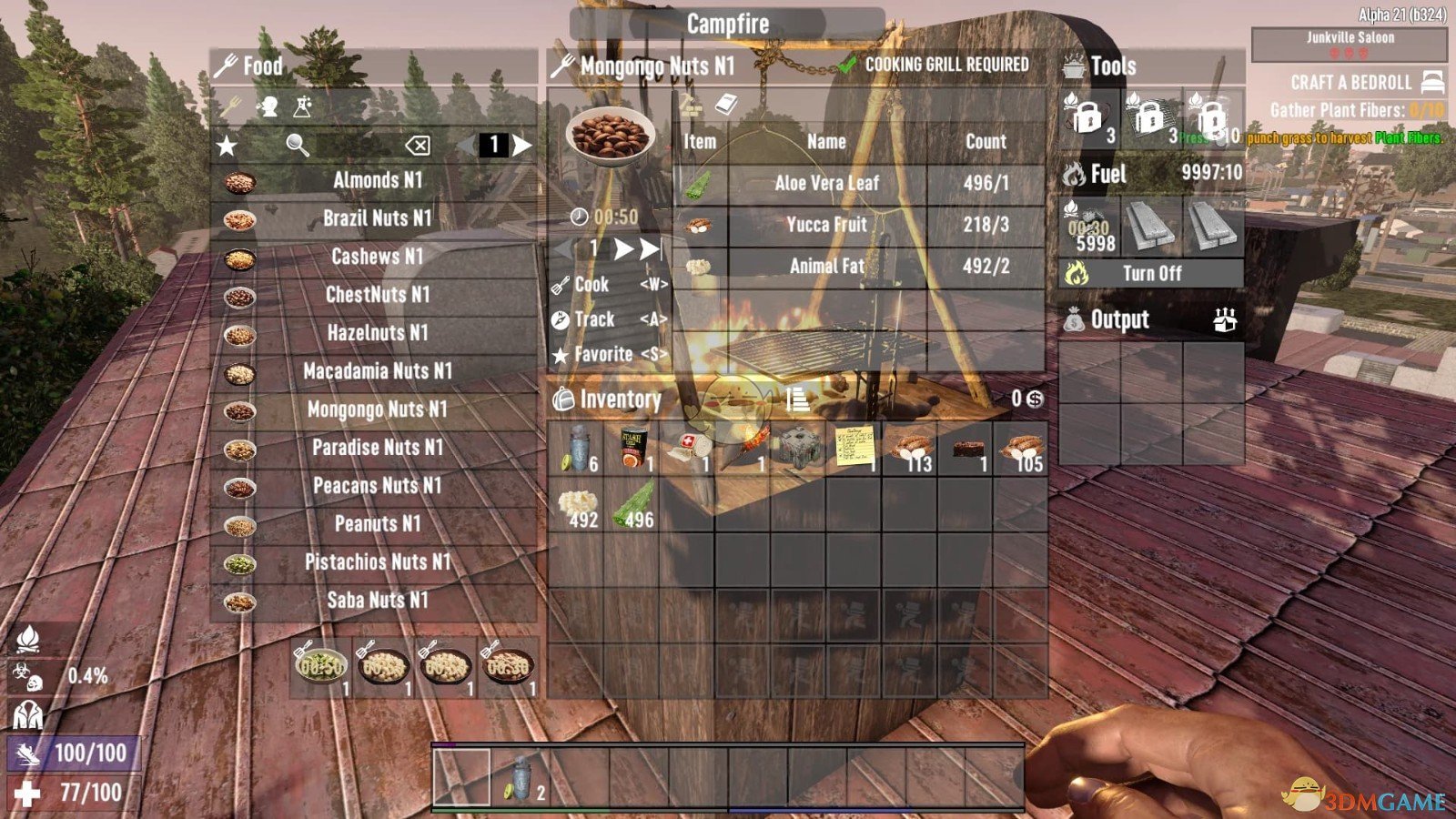1456x819 pixels.
Task: Take all from the Output panel
Action: point(1225,320)
